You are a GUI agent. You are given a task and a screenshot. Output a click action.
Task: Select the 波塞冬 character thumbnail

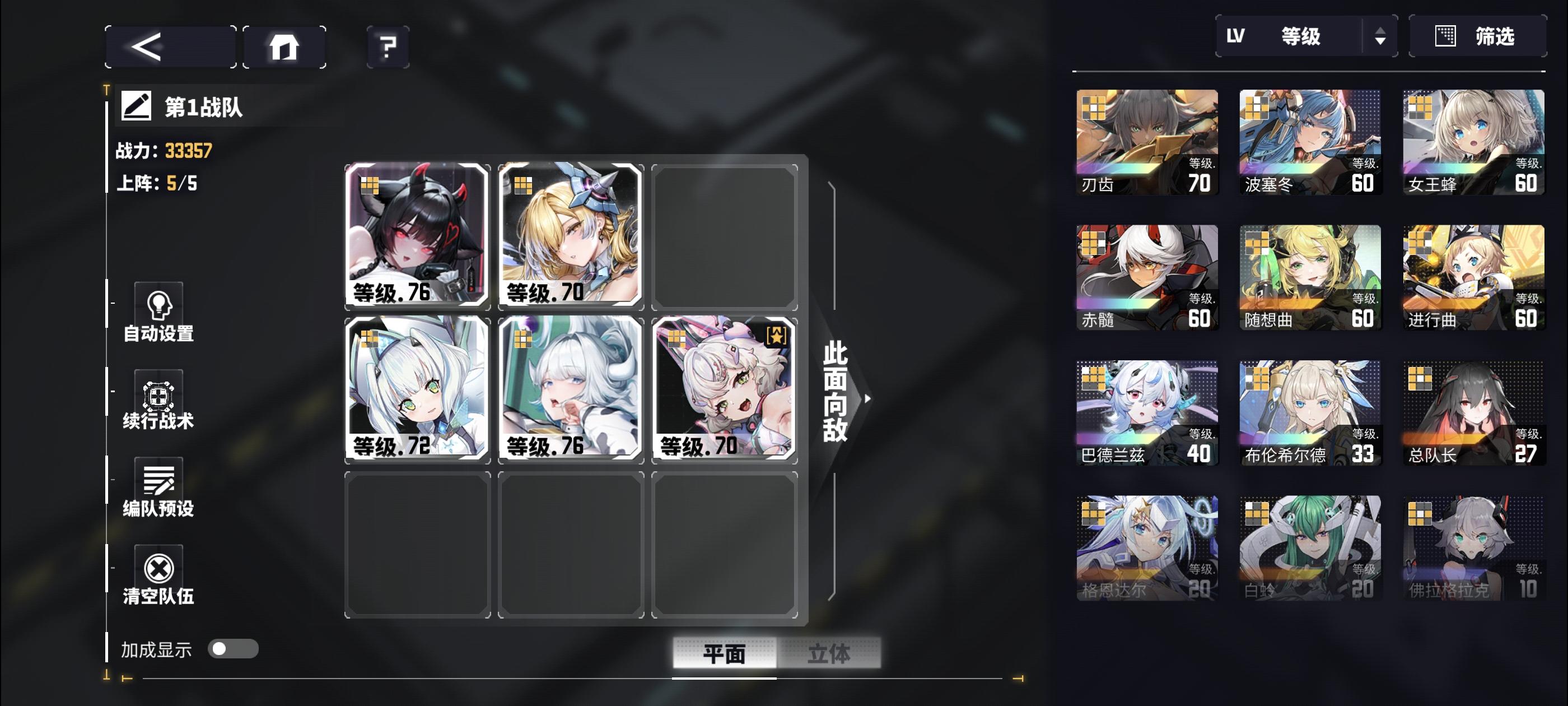pos(1310,142)
